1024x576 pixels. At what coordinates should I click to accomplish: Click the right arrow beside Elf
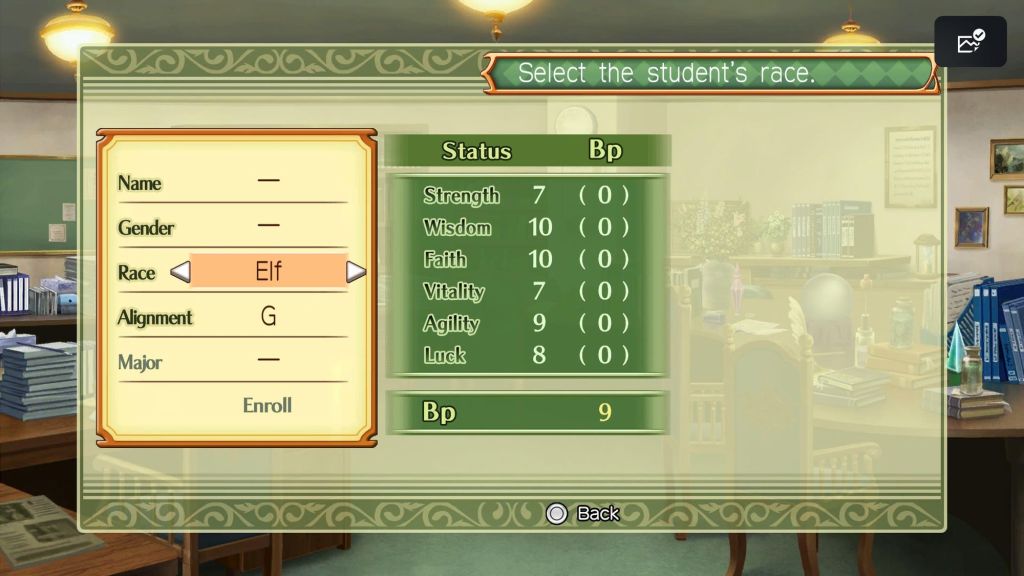point(356,272)
